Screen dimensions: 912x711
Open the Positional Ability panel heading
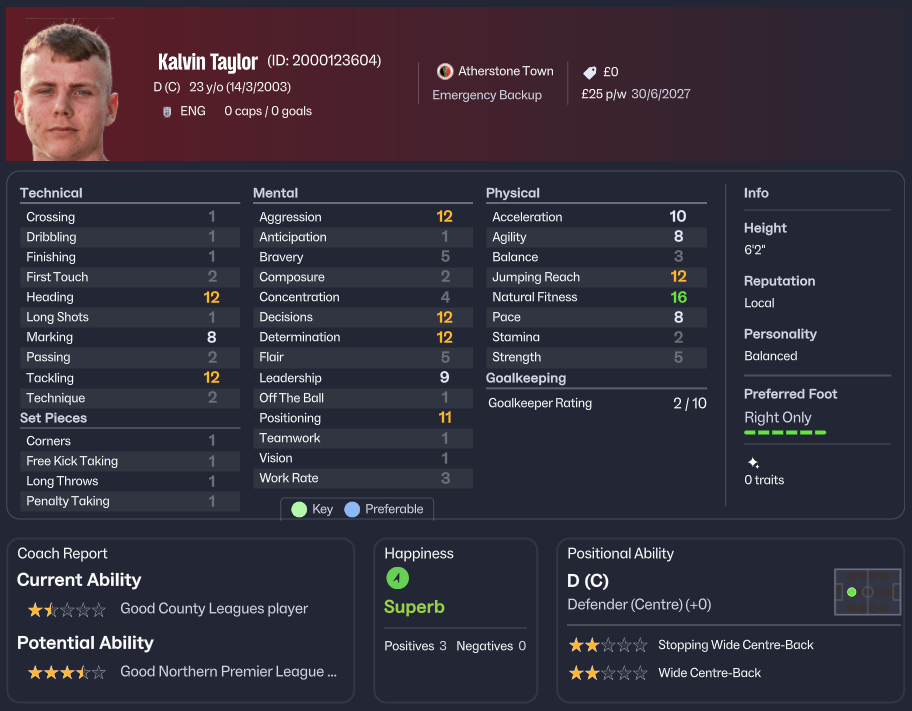click(x=620, y=553)
